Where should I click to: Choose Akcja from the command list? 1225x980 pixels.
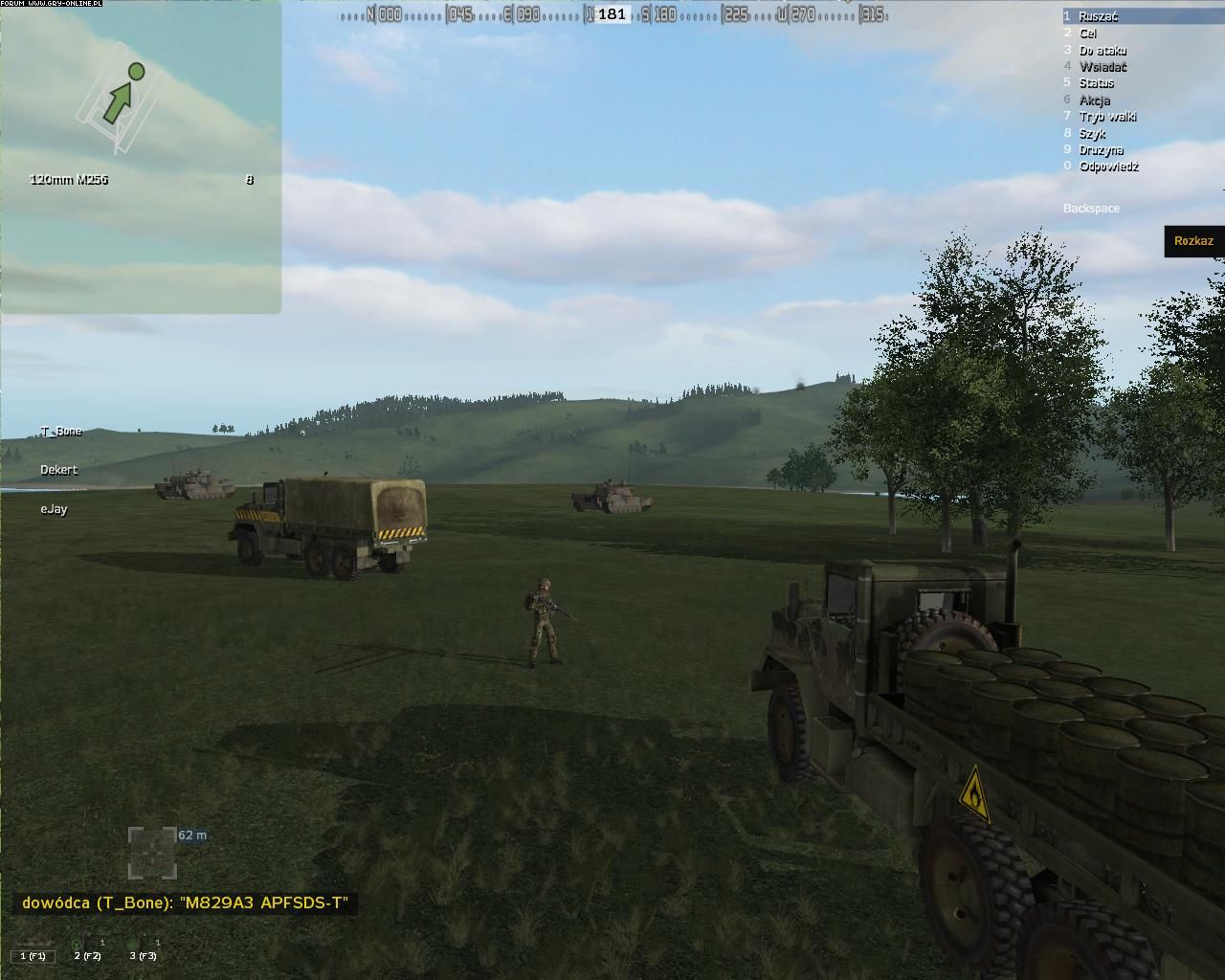point(1095,100)
